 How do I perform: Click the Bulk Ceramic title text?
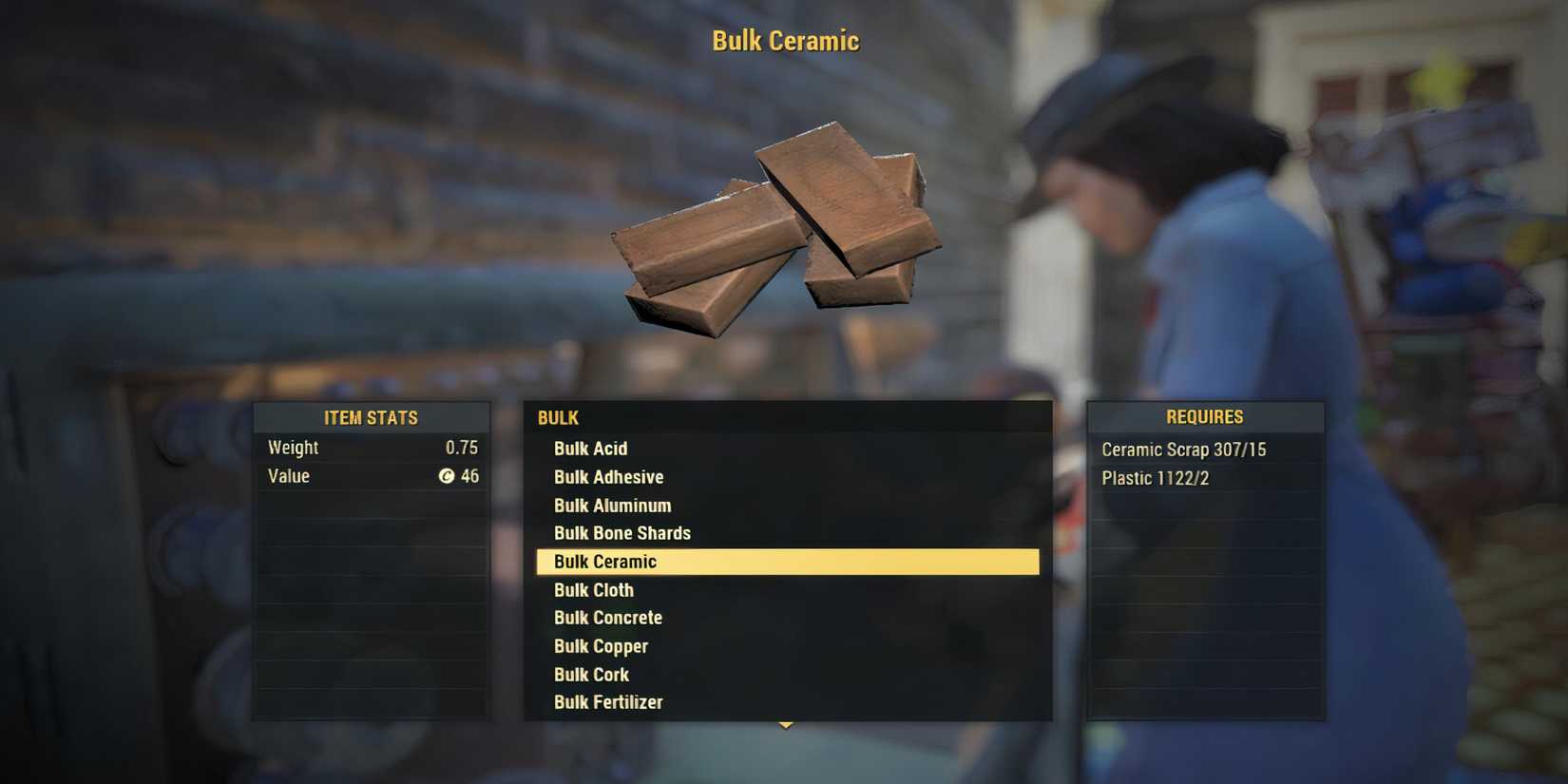click(x=784, y=40)
